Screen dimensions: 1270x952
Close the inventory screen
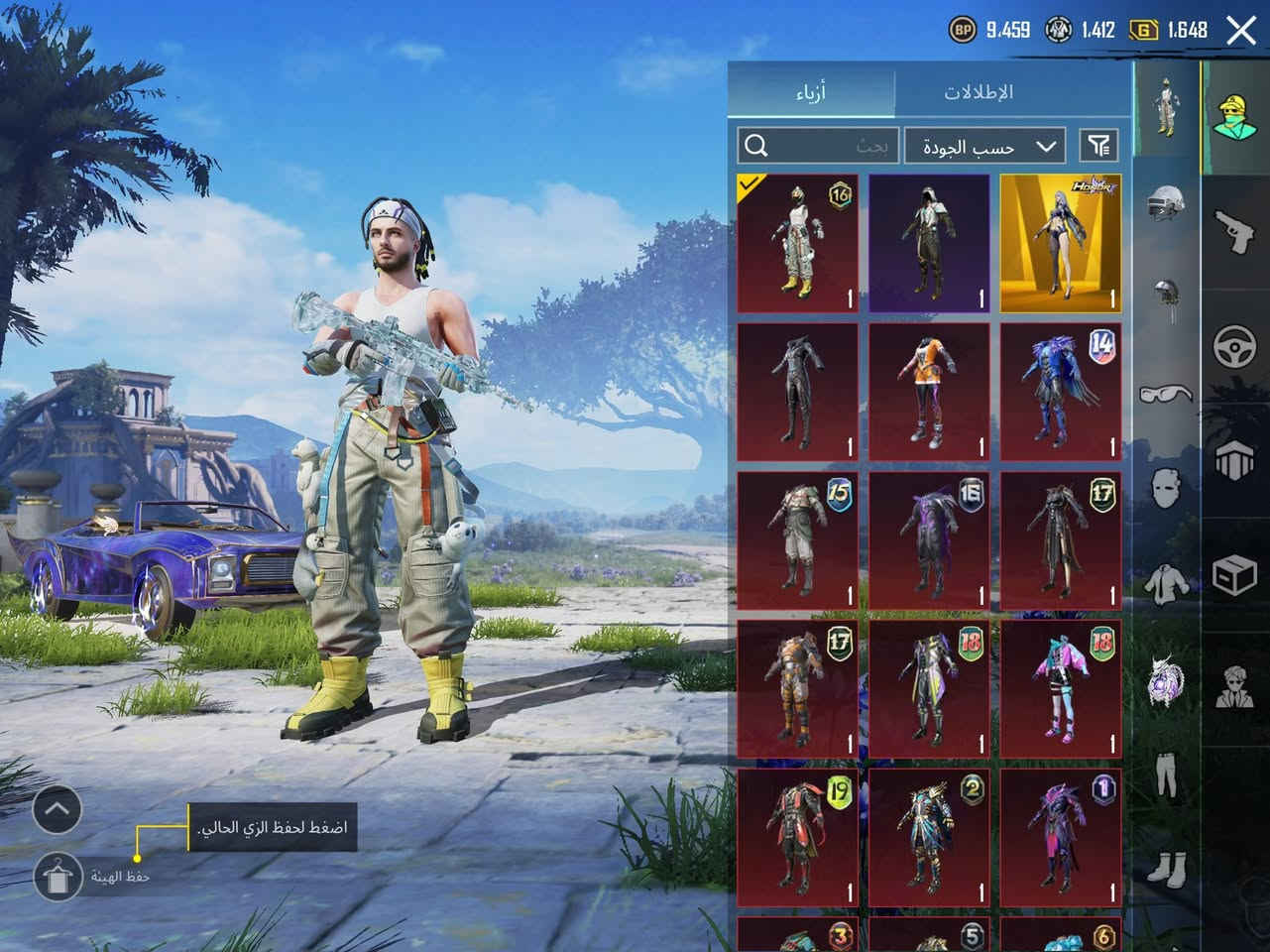click(x=1241, y=30)
